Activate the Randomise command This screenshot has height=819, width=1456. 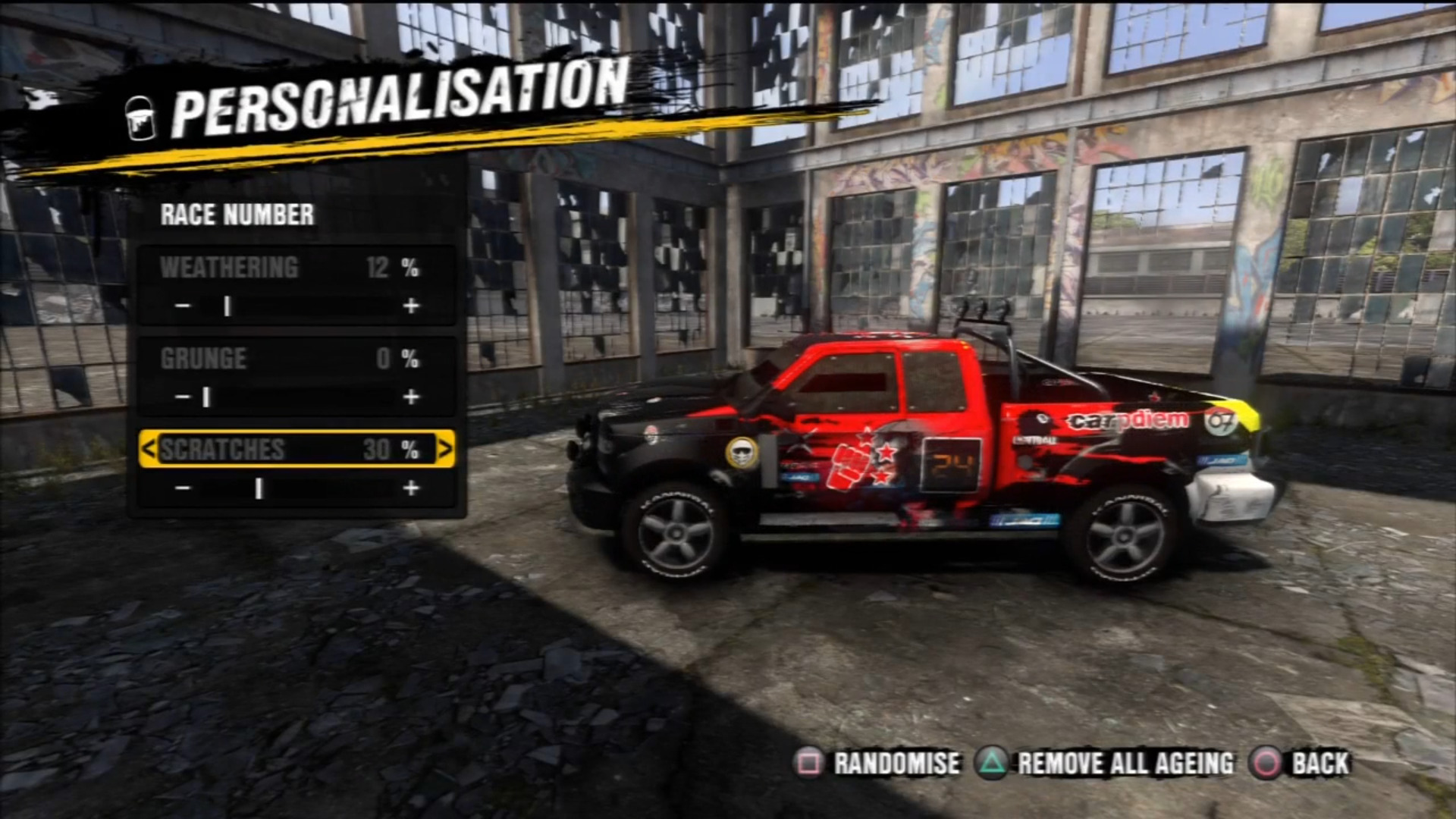[895, 764]
